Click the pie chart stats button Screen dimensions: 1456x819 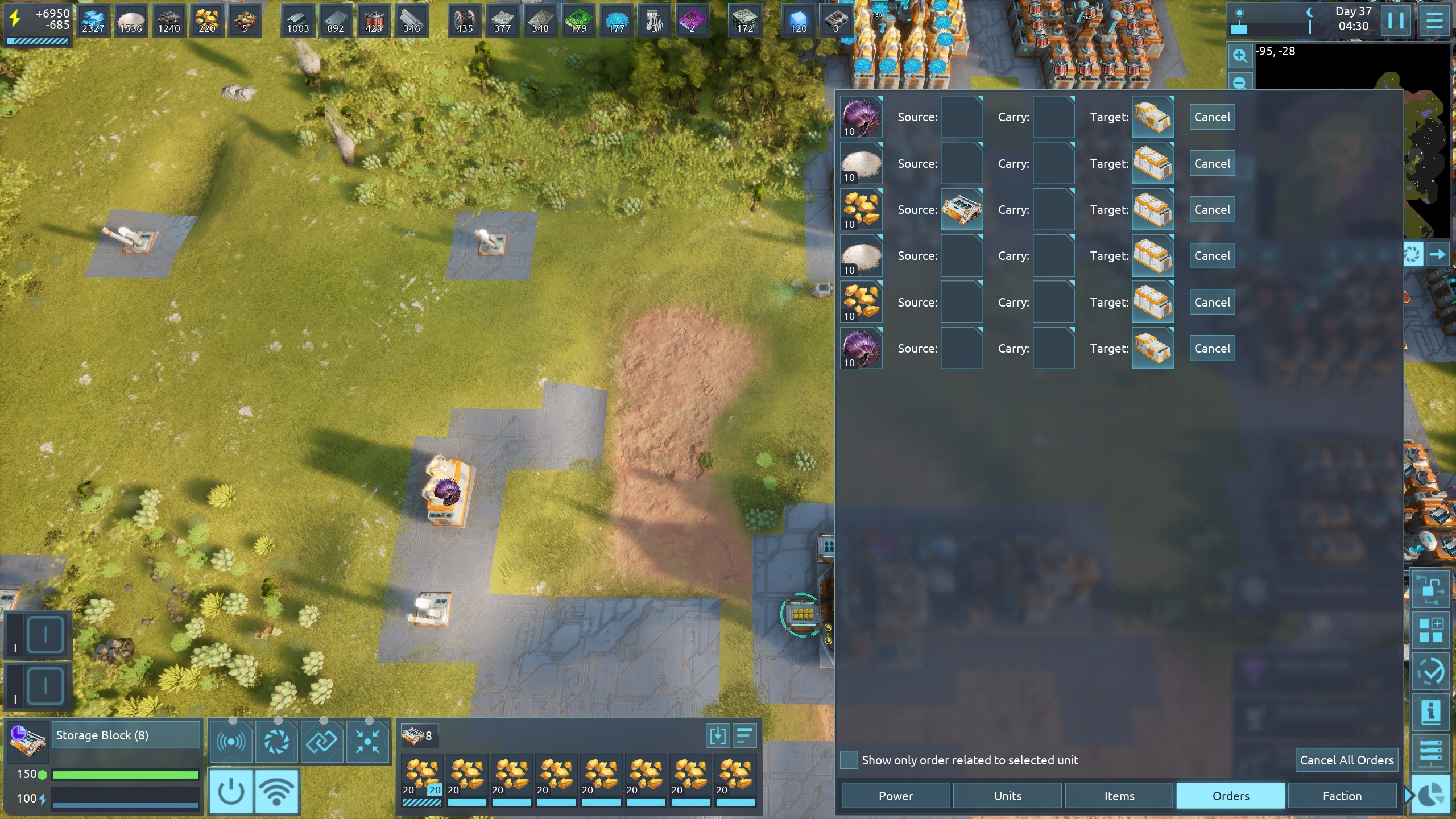(x=1430, y=796)
